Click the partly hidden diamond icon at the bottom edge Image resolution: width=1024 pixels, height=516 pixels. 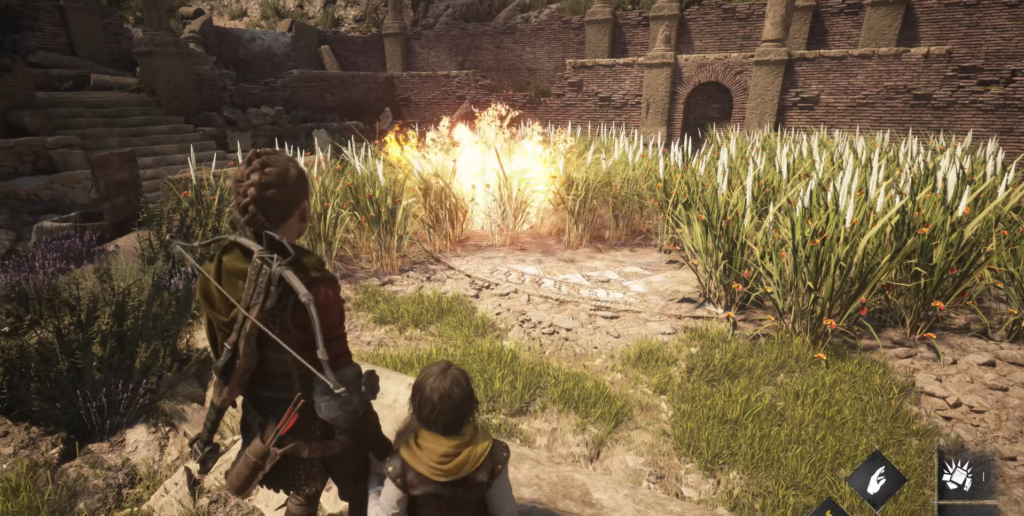(829, 508)
